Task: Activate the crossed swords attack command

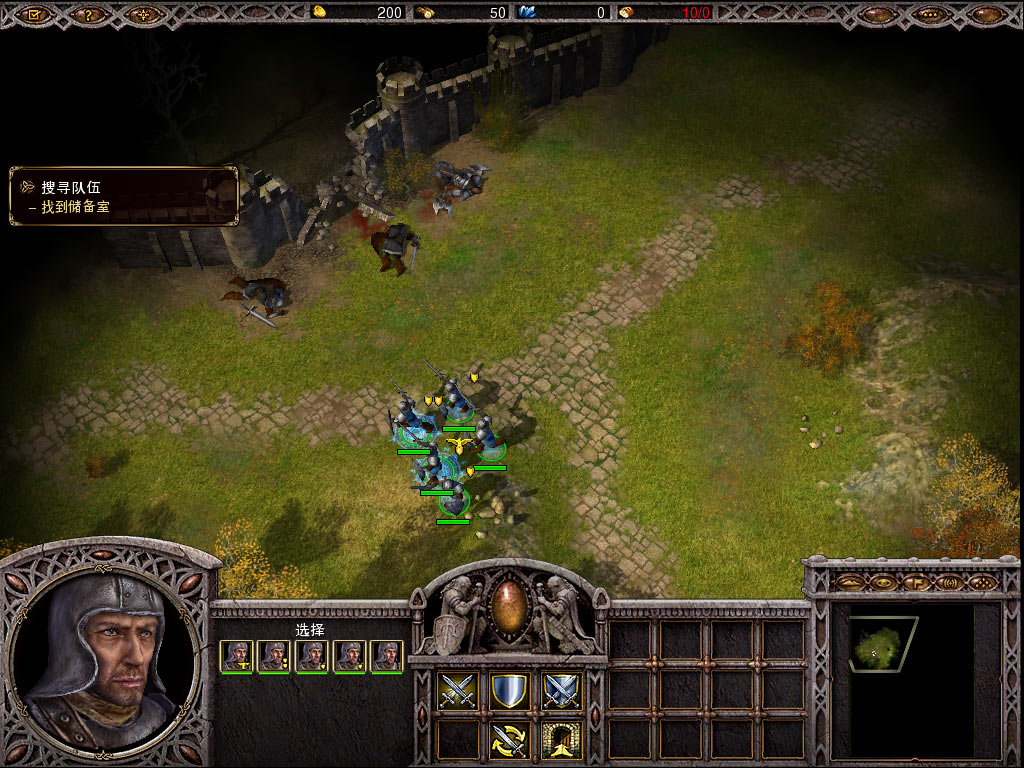Action: [x=458, y=691]
